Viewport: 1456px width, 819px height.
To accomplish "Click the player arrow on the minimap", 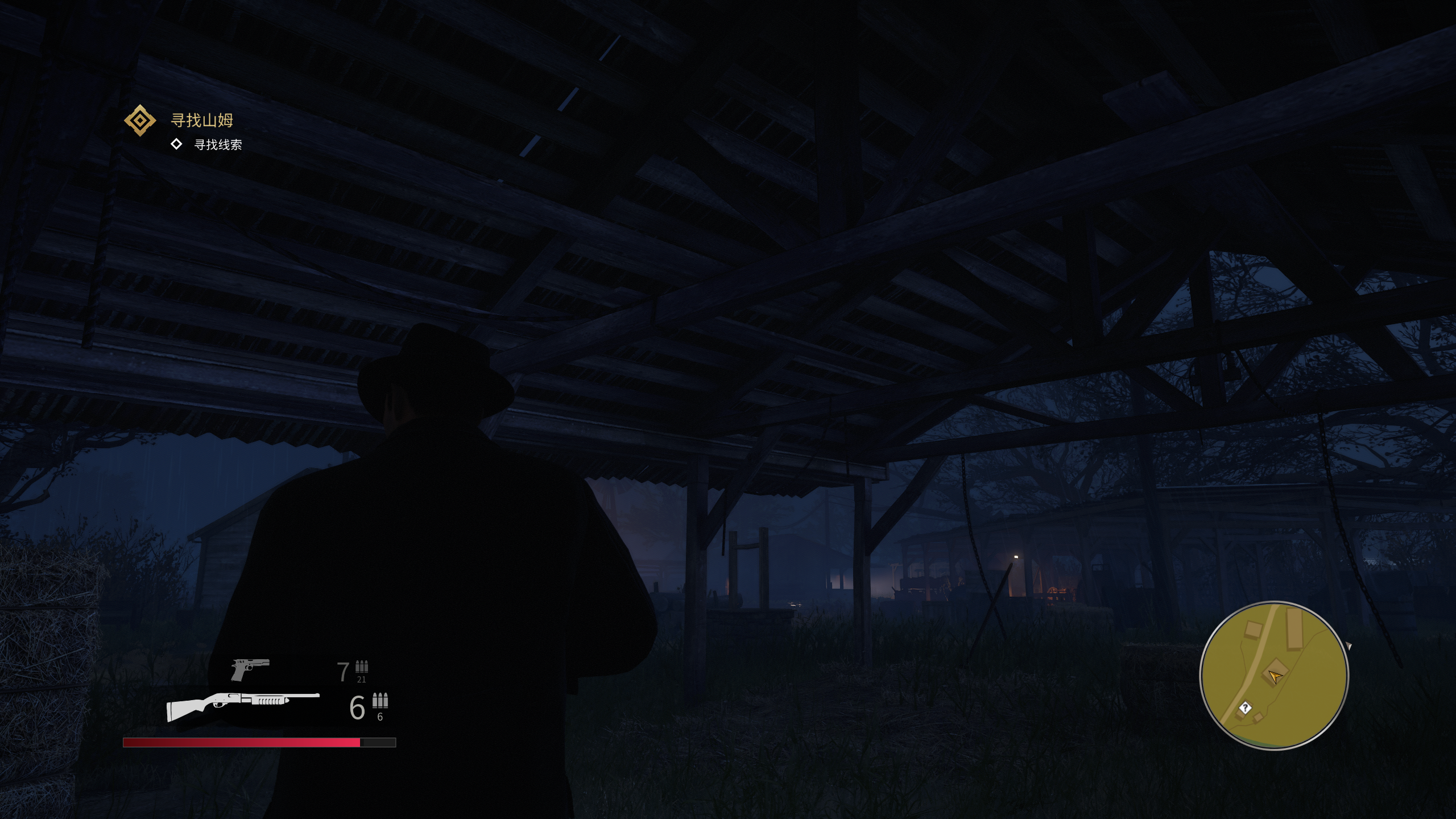I will pyautogui.click(x=1275, y=676).
